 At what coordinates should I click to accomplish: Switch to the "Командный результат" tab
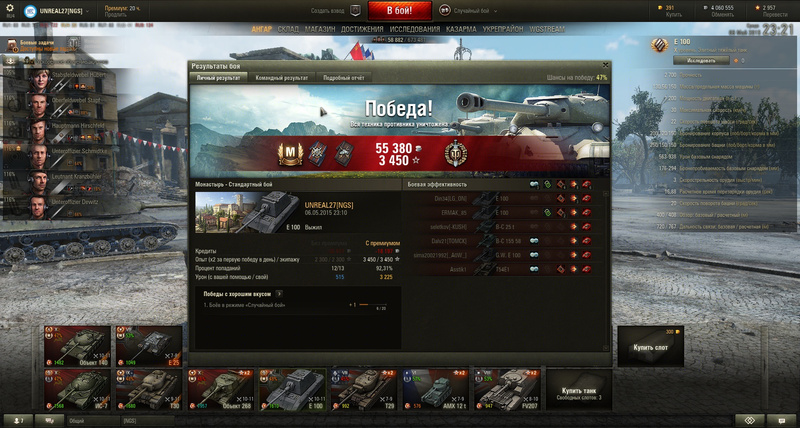280,77
